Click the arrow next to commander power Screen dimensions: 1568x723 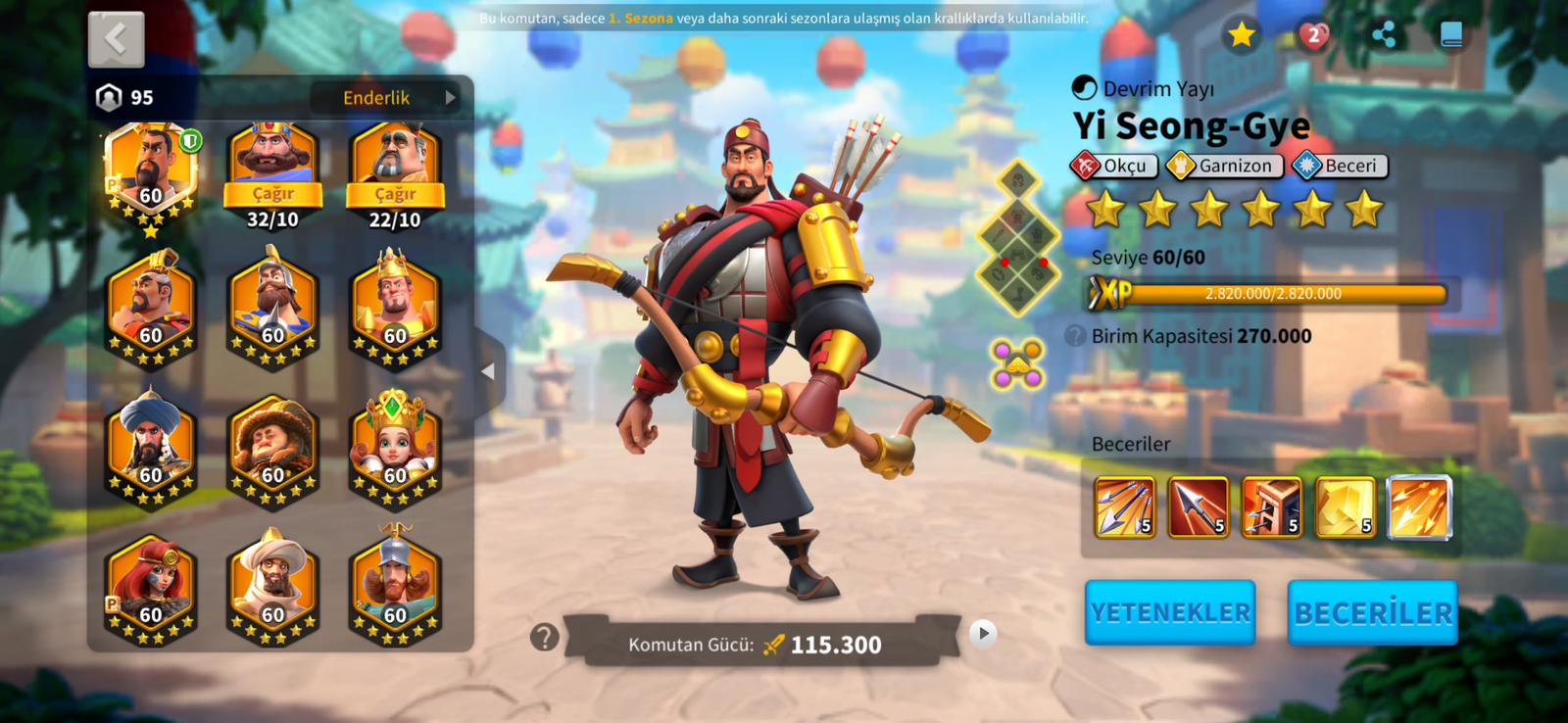[x=983, y=634]
